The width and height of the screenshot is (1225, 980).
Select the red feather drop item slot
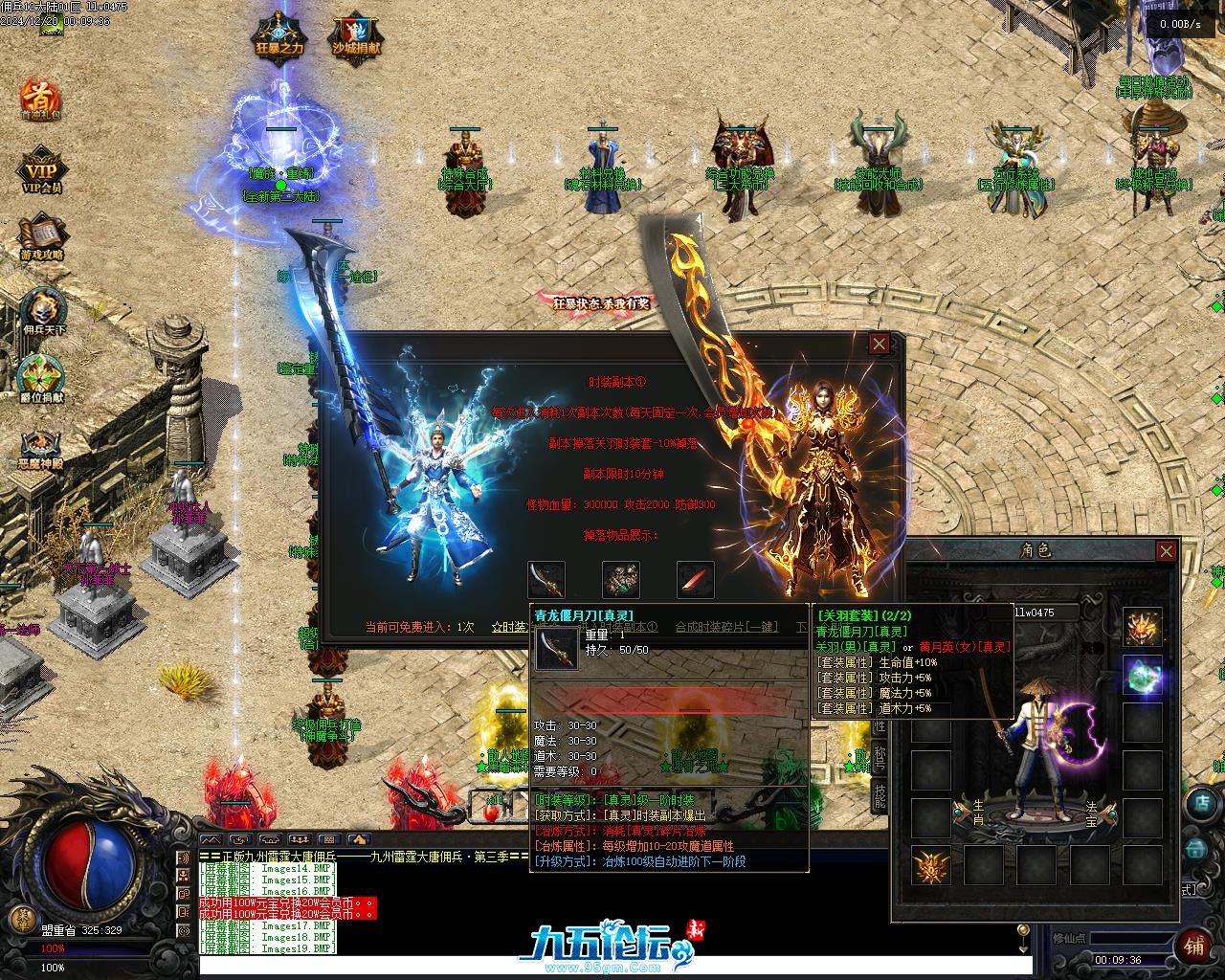[x=695, y=580]
